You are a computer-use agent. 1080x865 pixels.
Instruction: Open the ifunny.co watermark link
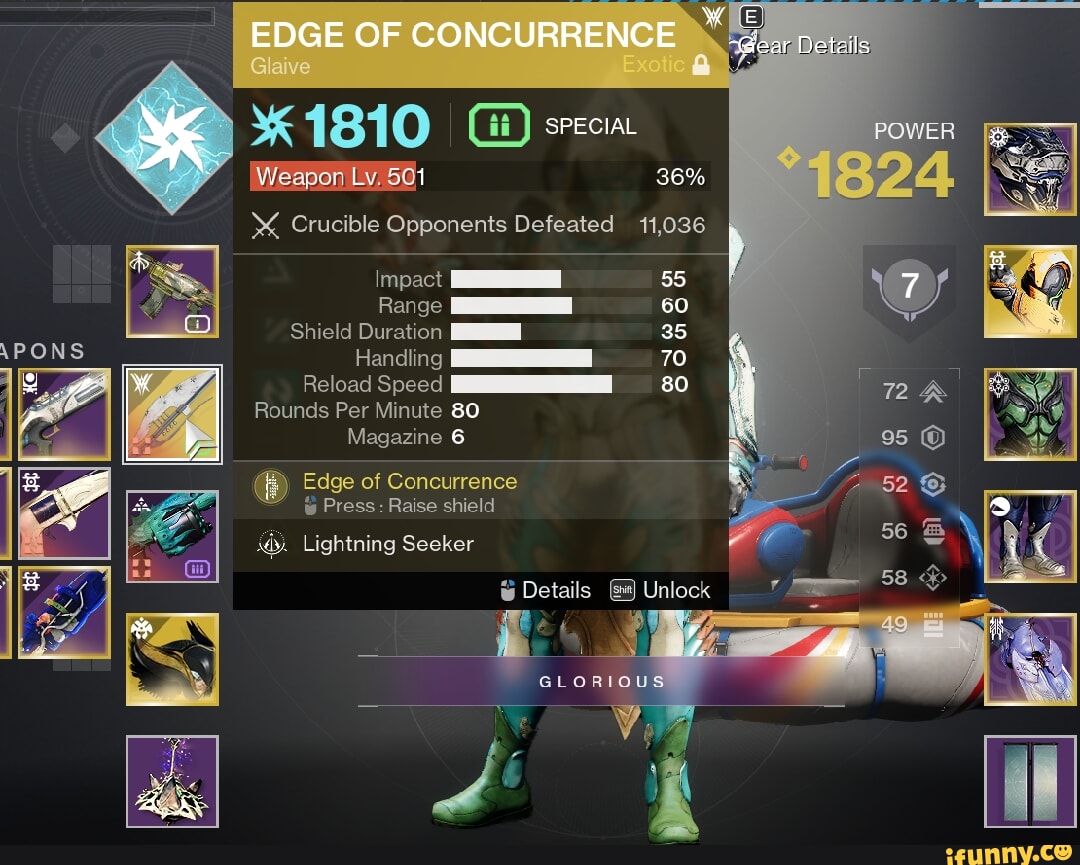1007,852
